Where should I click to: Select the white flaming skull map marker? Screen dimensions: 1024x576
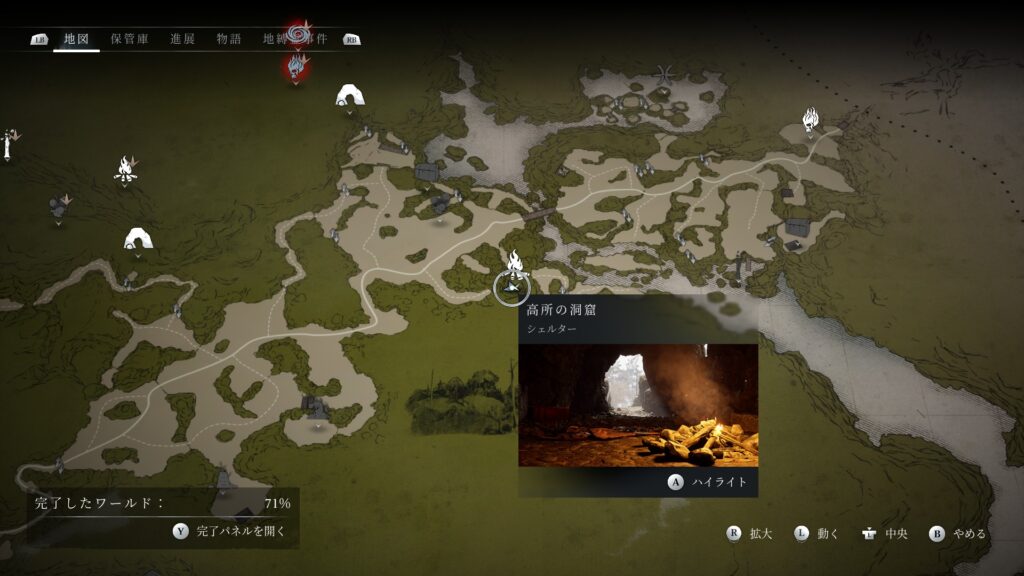(x=811, y=122)
